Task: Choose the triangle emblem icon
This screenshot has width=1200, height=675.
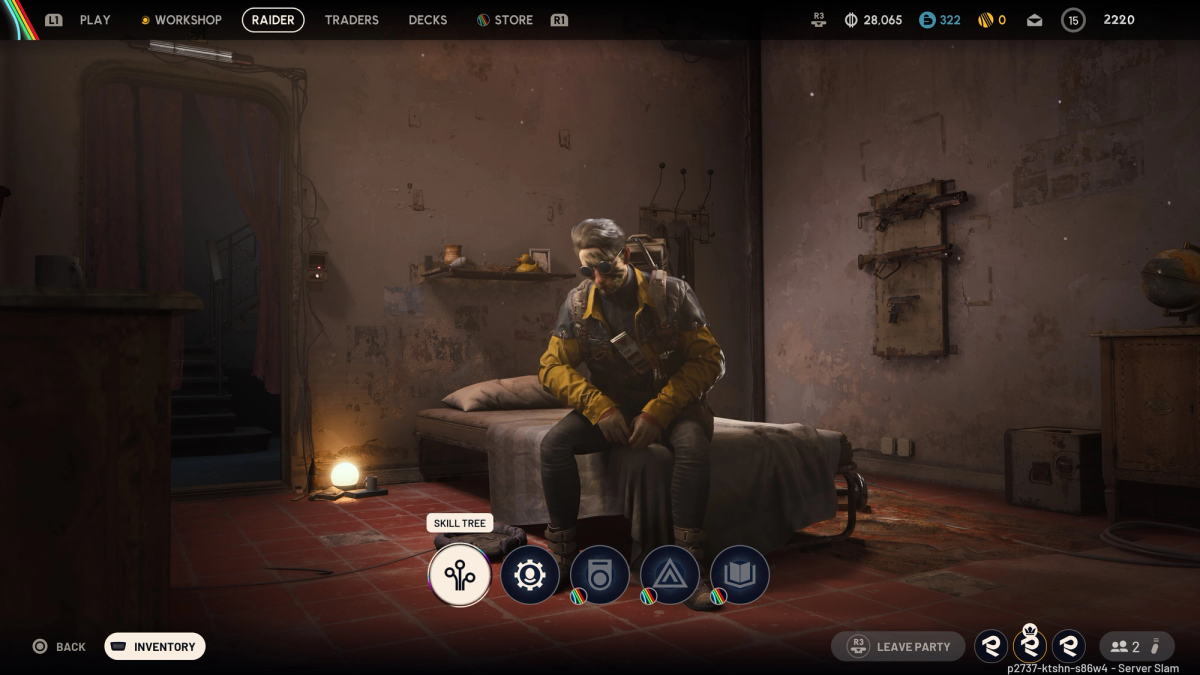Action: pyautogui.click(x=669, y=575)
